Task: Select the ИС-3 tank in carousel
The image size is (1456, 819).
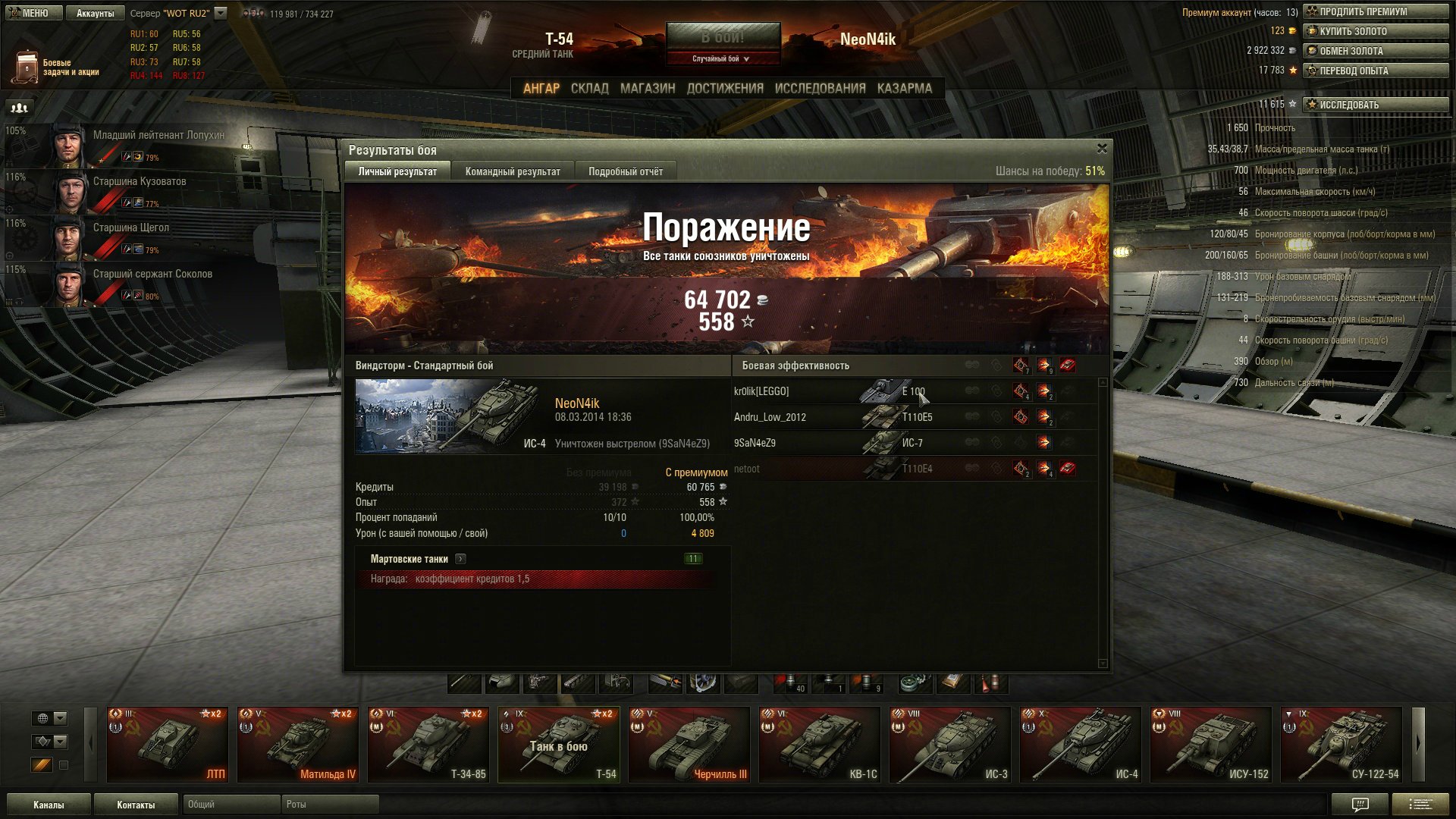Action: tap(950, 744)
